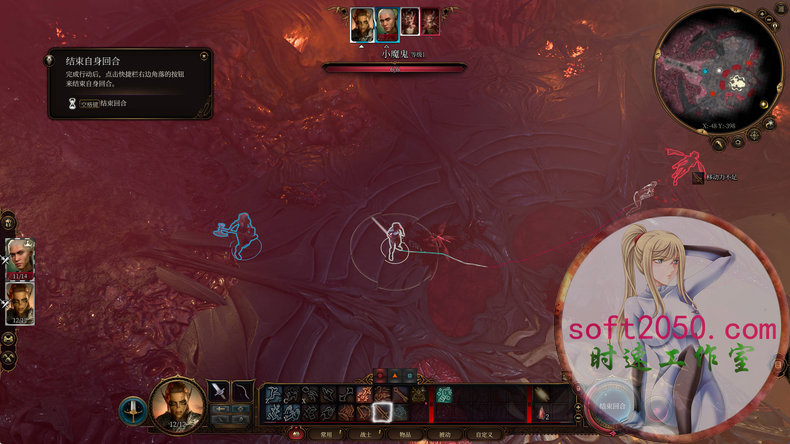The height and width of the screenshot is (444, 790).
Task: Toggle the round sword button beside the portrait
Action: point(132,409)
